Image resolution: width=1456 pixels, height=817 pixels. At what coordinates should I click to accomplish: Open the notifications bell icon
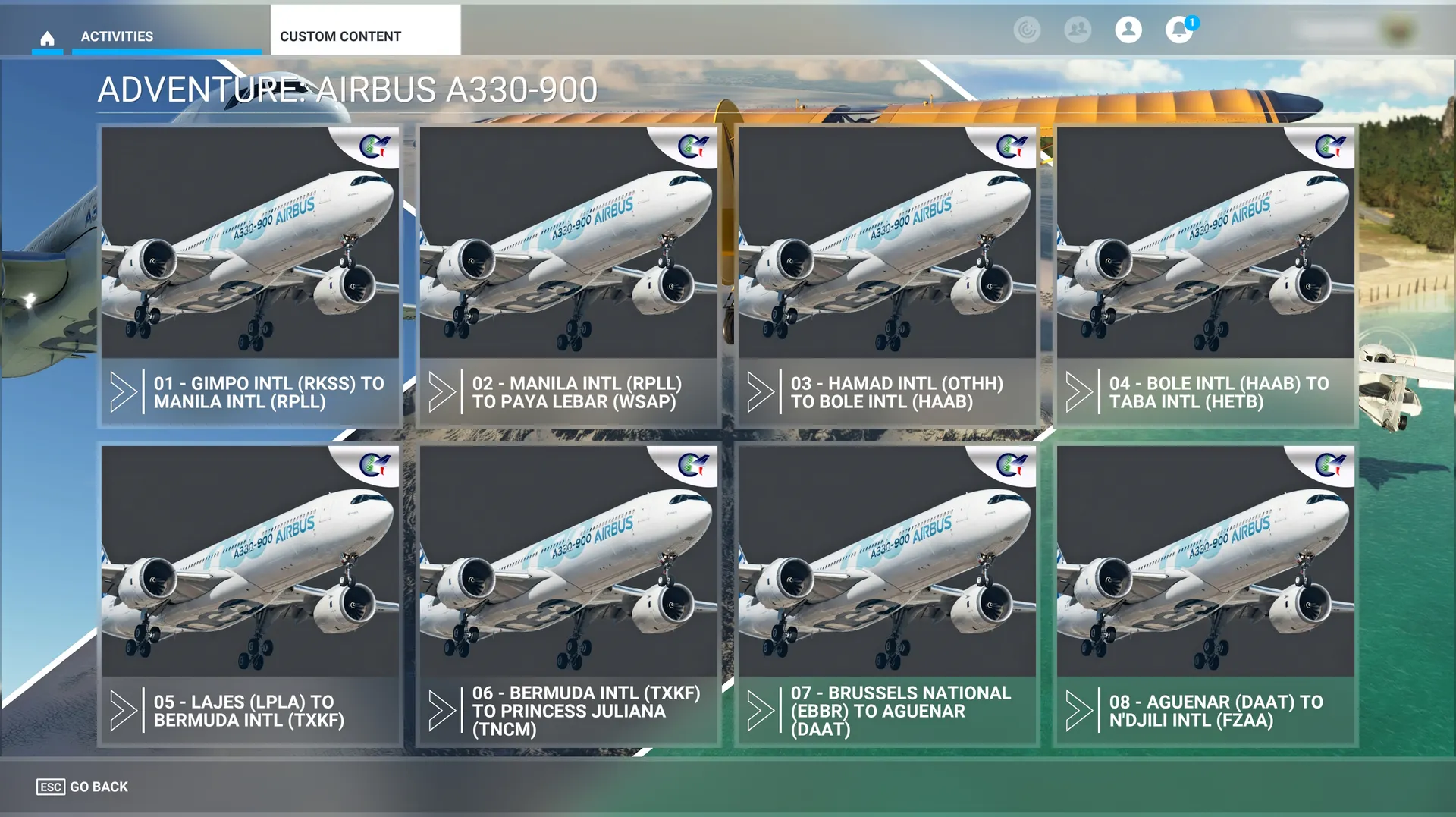click(1178, 30)
